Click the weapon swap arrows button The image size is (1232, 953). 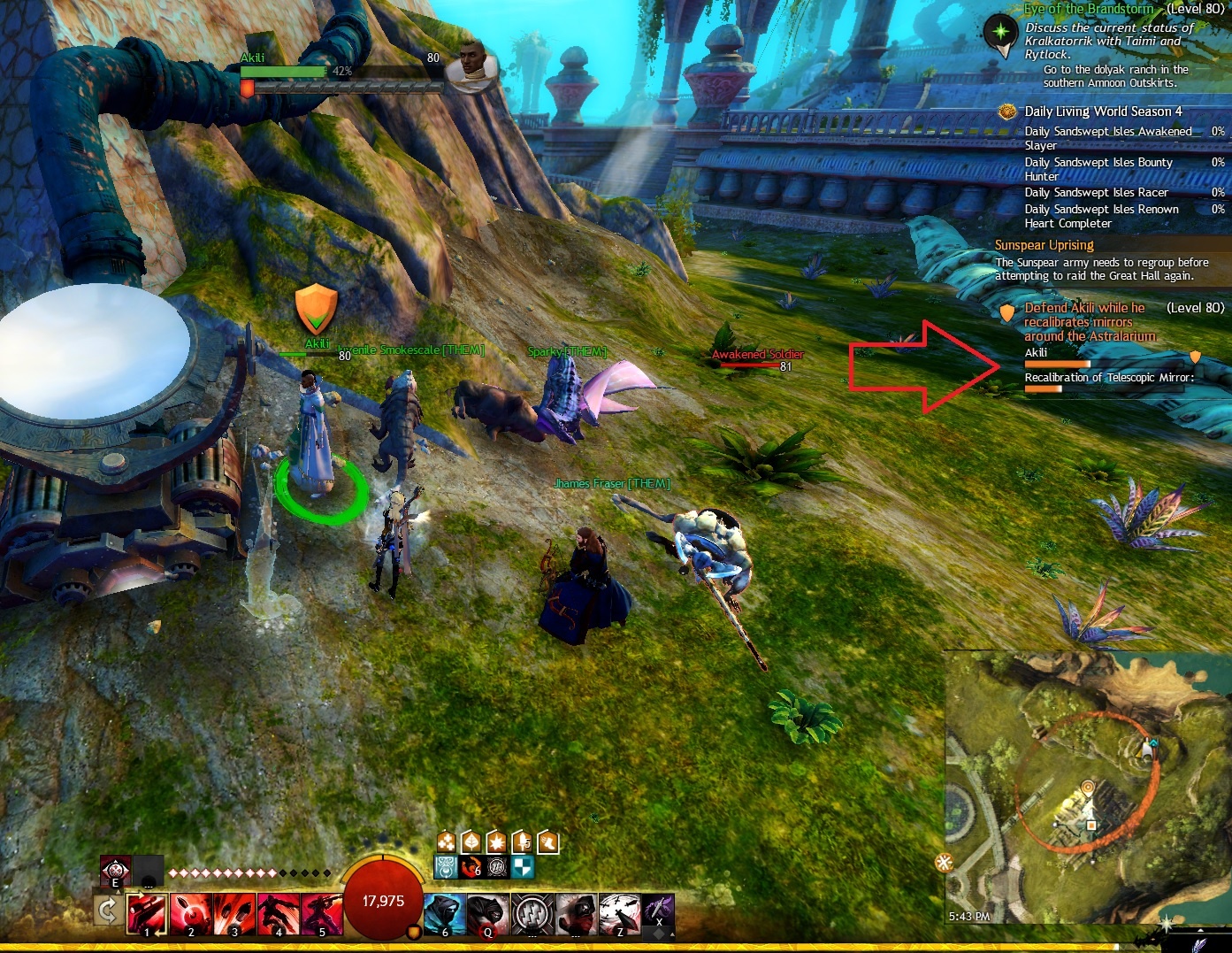[107, 911]
